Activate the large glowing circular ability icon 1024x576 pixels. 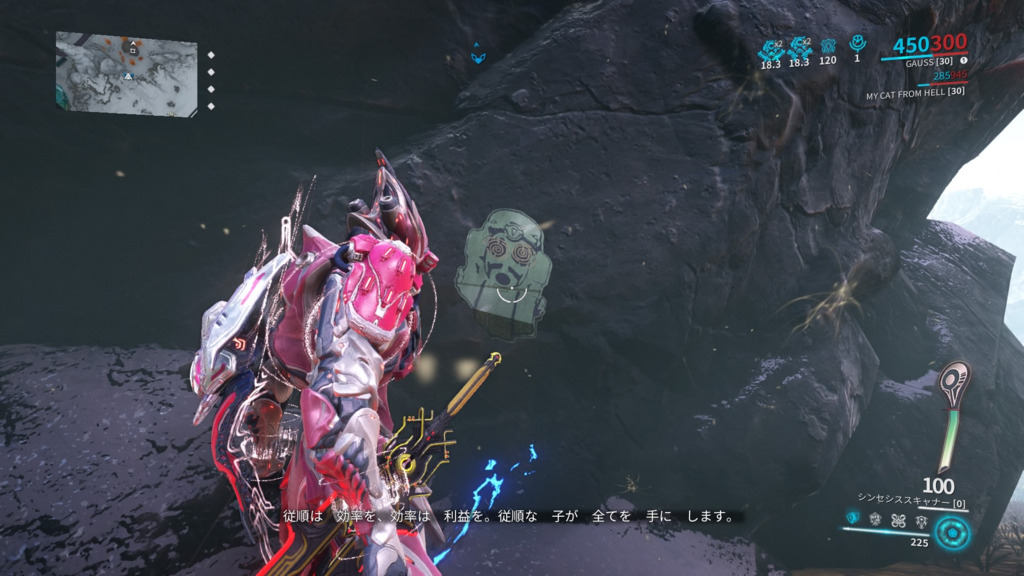pyautogui.click(x=953, y=532)
